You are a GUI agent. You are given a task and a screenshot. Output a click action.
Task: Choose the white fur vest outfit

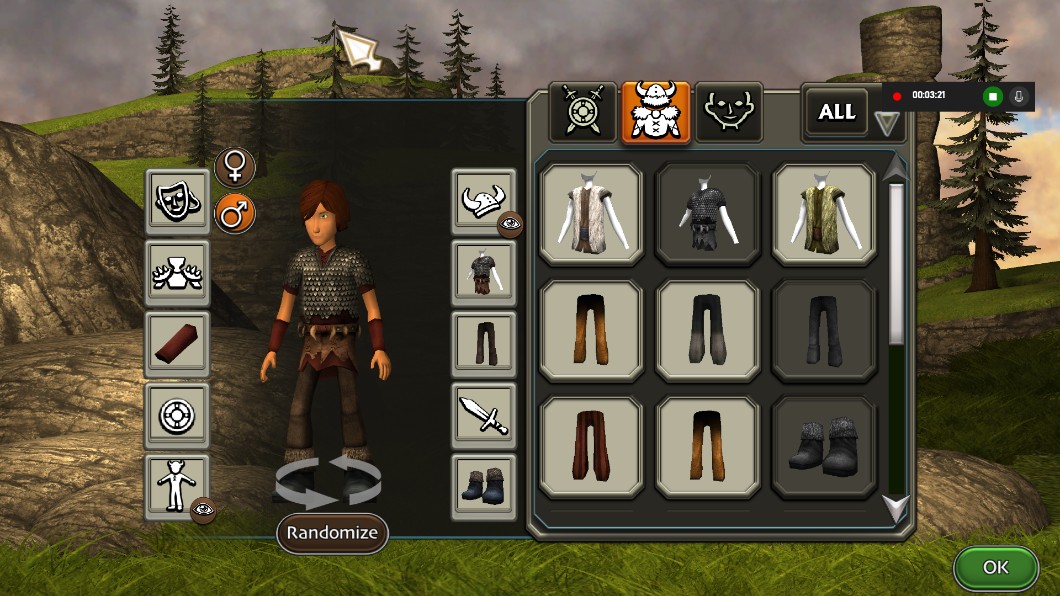tap(591, 214)
